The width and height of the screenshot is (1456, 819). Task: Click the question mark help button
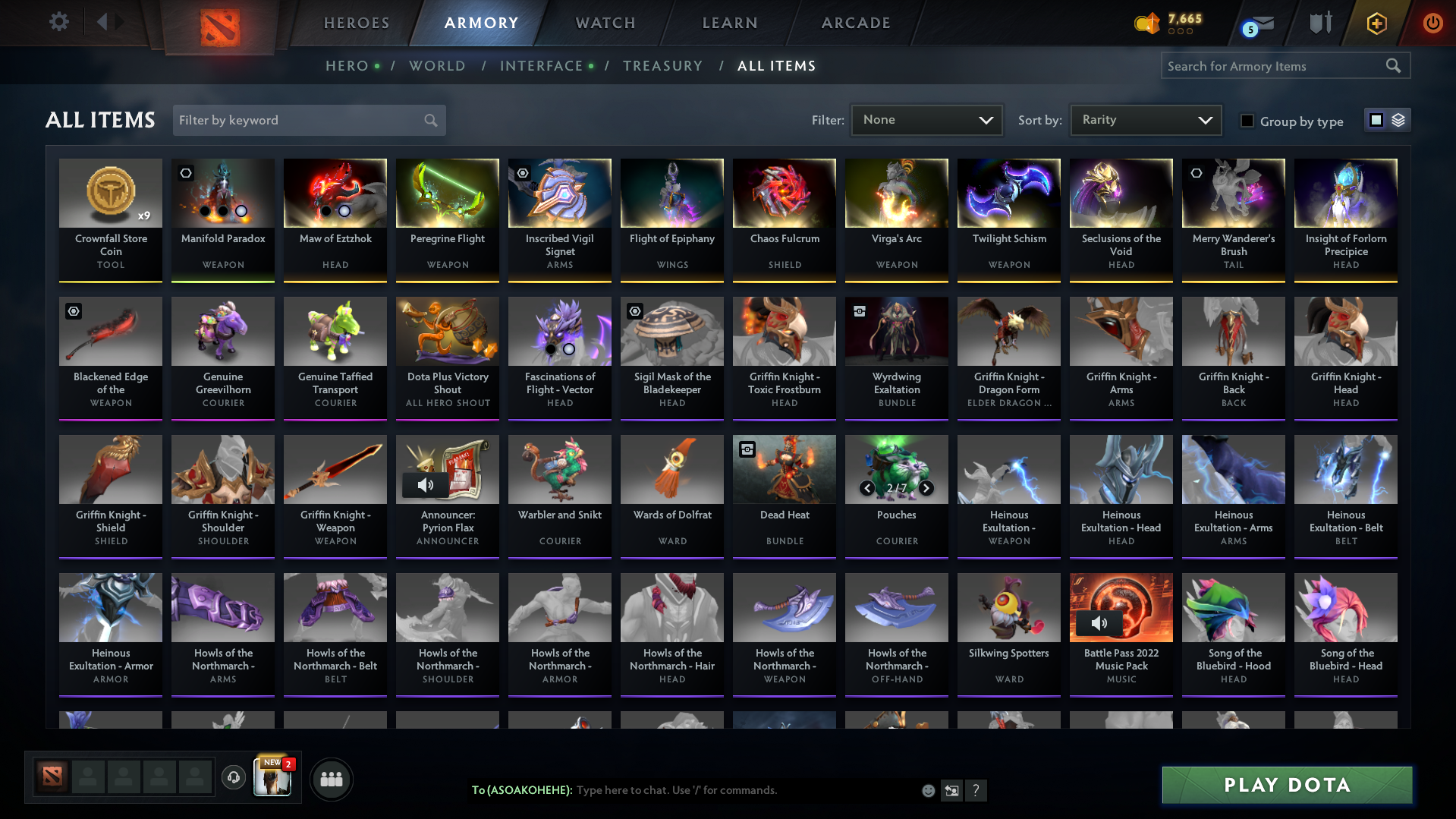pyautogui.click(x=976, y=790)
